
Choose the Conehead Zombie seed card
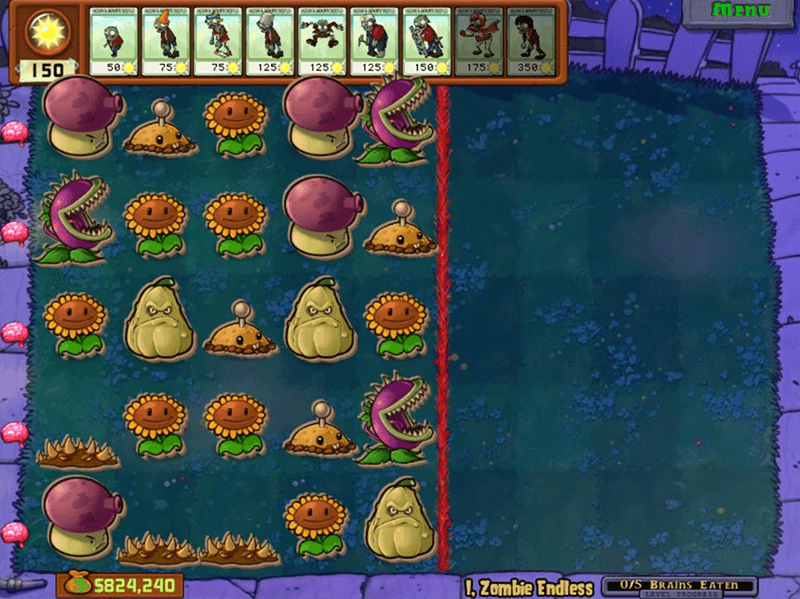166,41
